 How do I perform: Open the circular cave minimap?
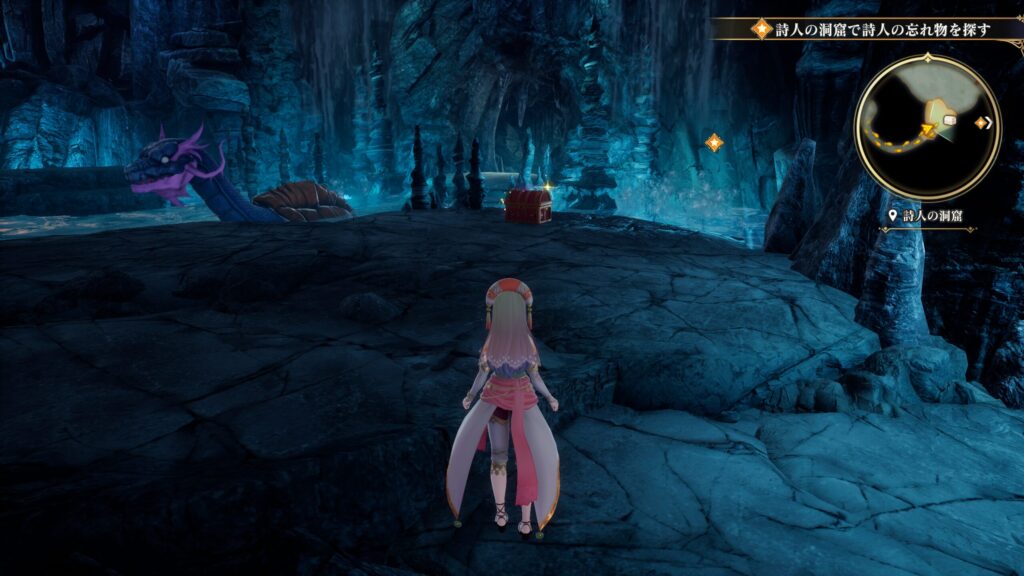point(928,127)
